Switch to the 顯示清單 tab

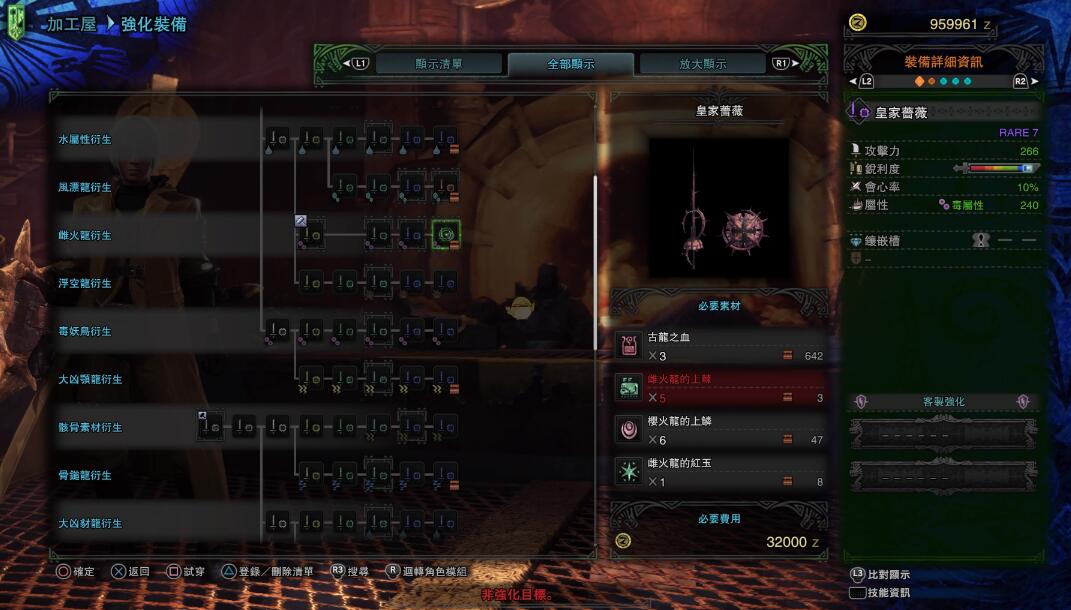pos(439,64)
